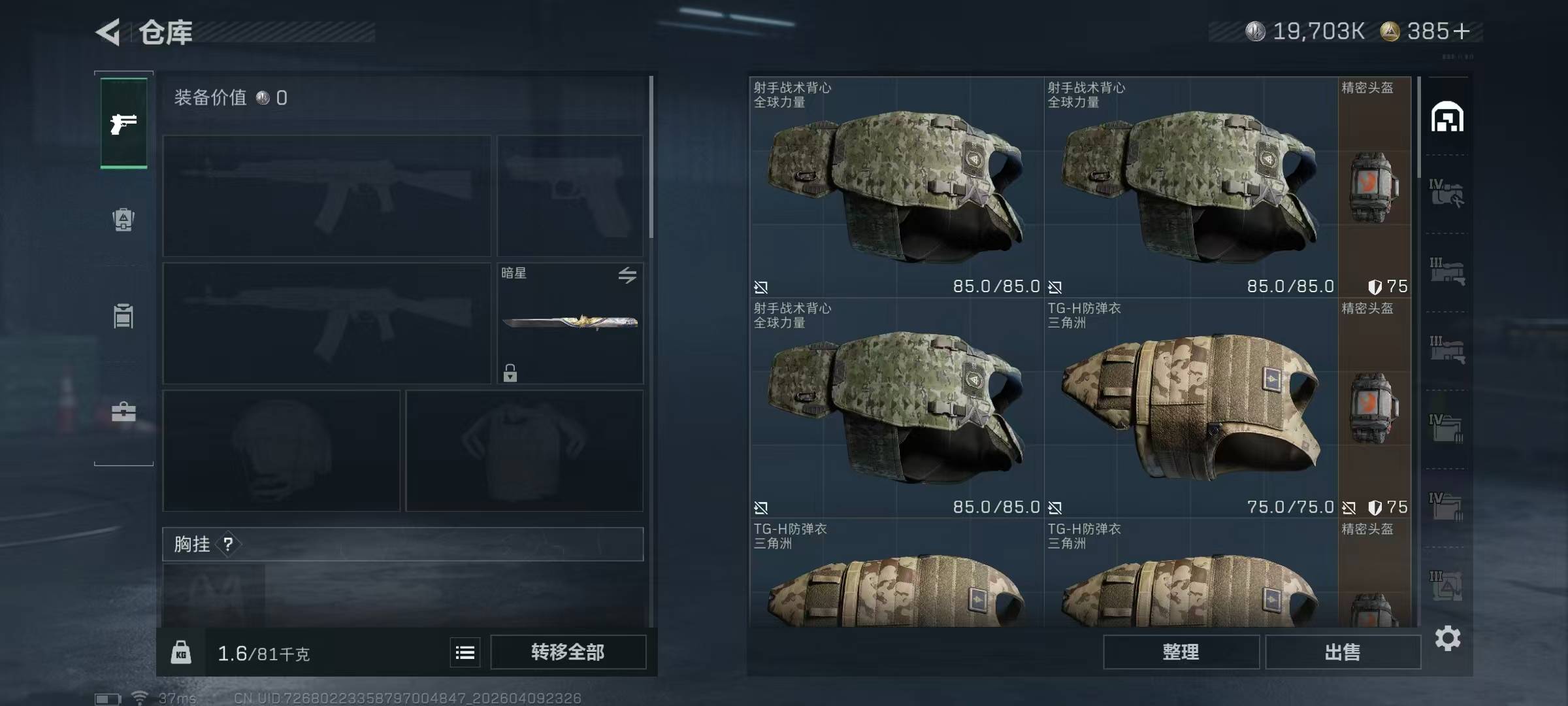Select the main stash house icon

click(x=1447, y=118)
